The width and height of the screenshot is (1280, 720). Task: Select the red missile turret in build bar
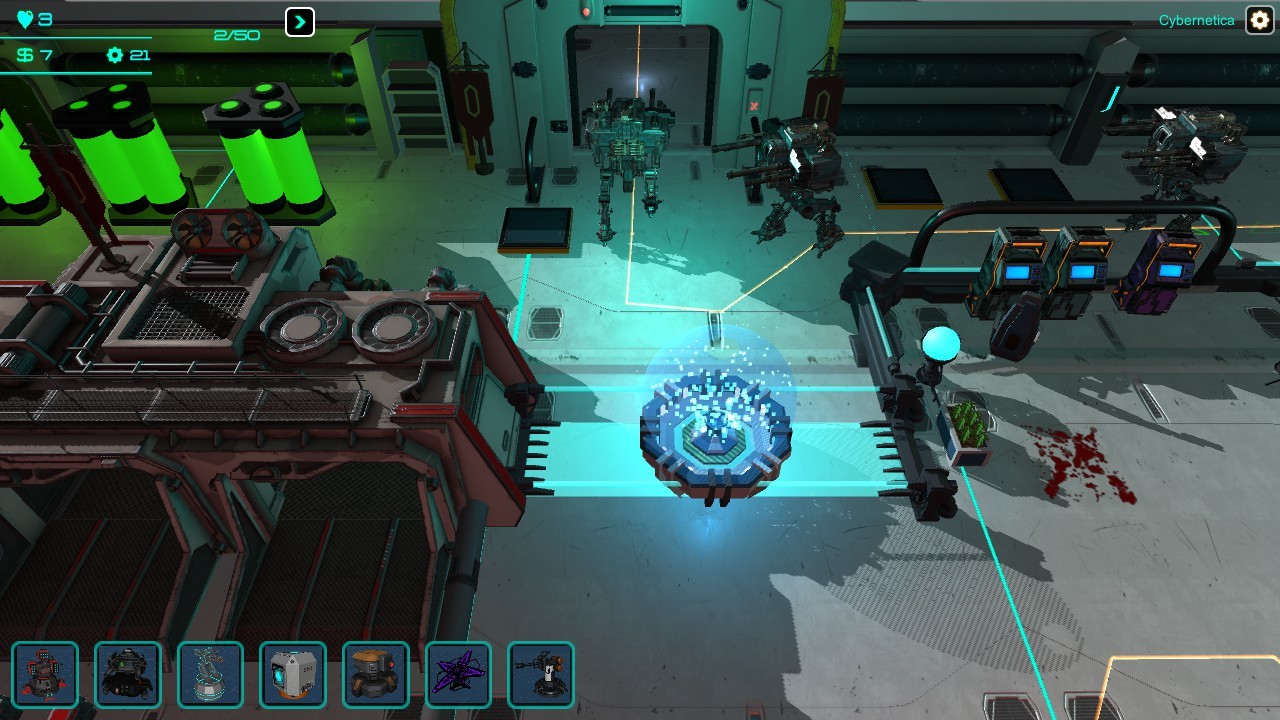(x=46, y=676)
